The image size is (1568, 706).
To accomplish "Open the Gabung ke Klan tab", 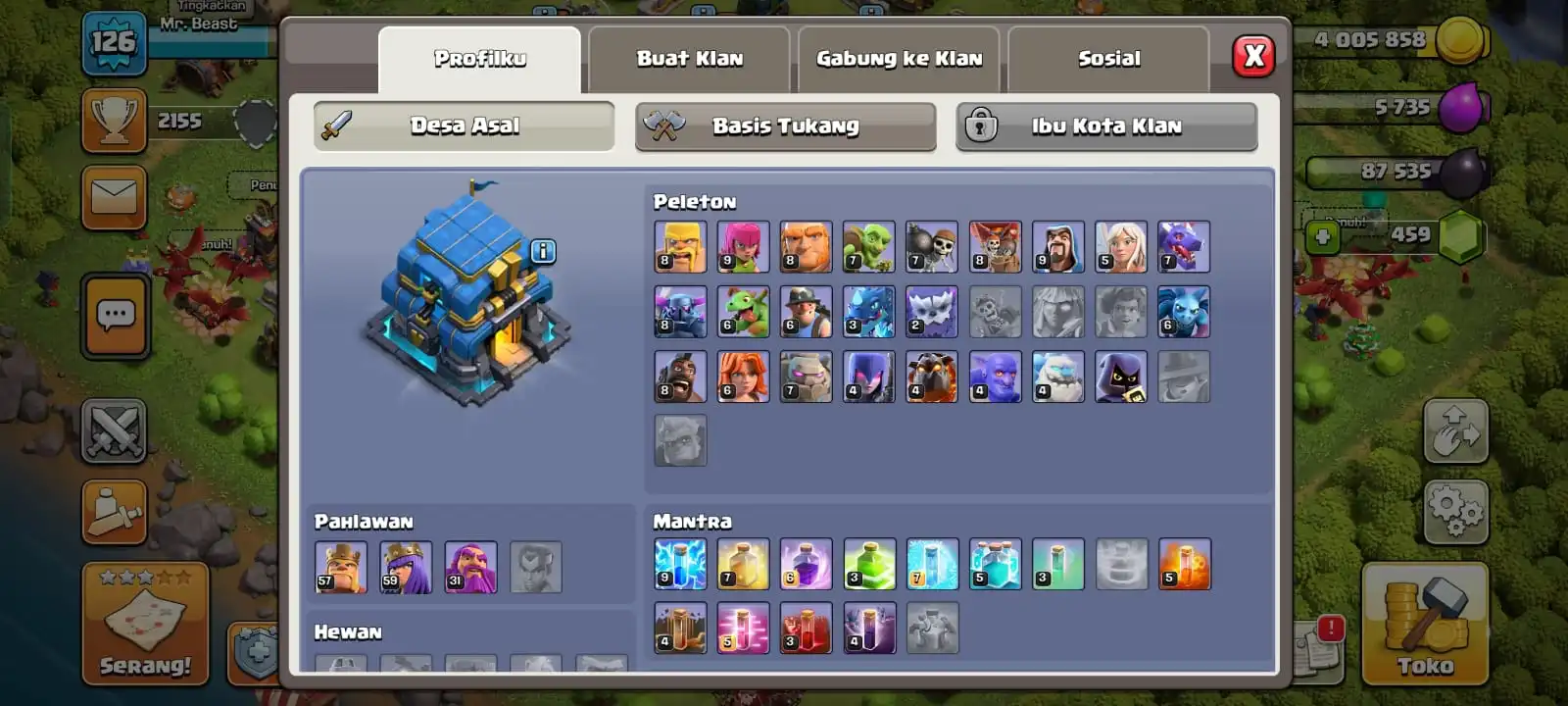I will coord(899,59).
